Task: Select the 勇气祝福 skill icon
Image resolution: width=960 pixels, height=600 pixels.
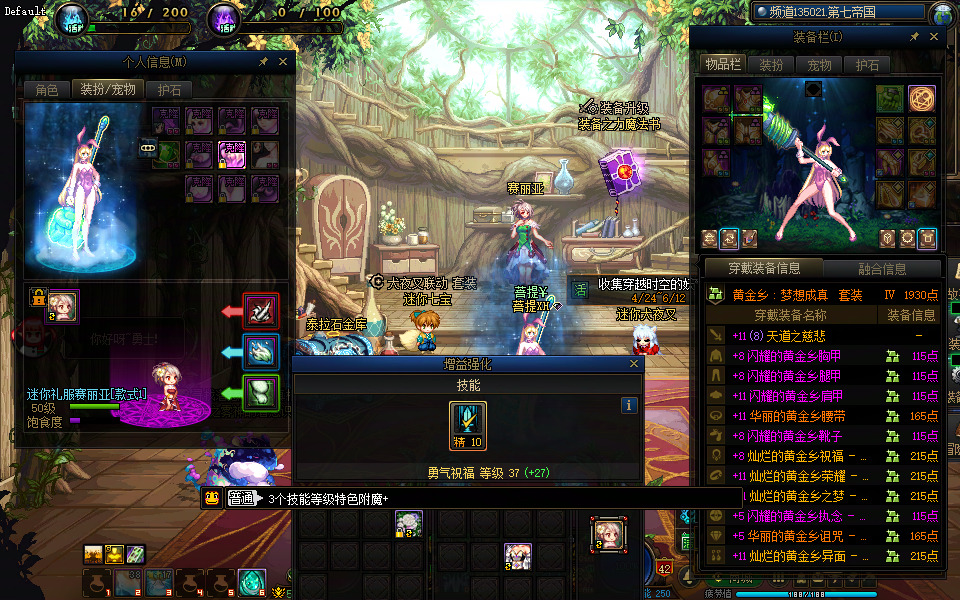Action: 468,425
